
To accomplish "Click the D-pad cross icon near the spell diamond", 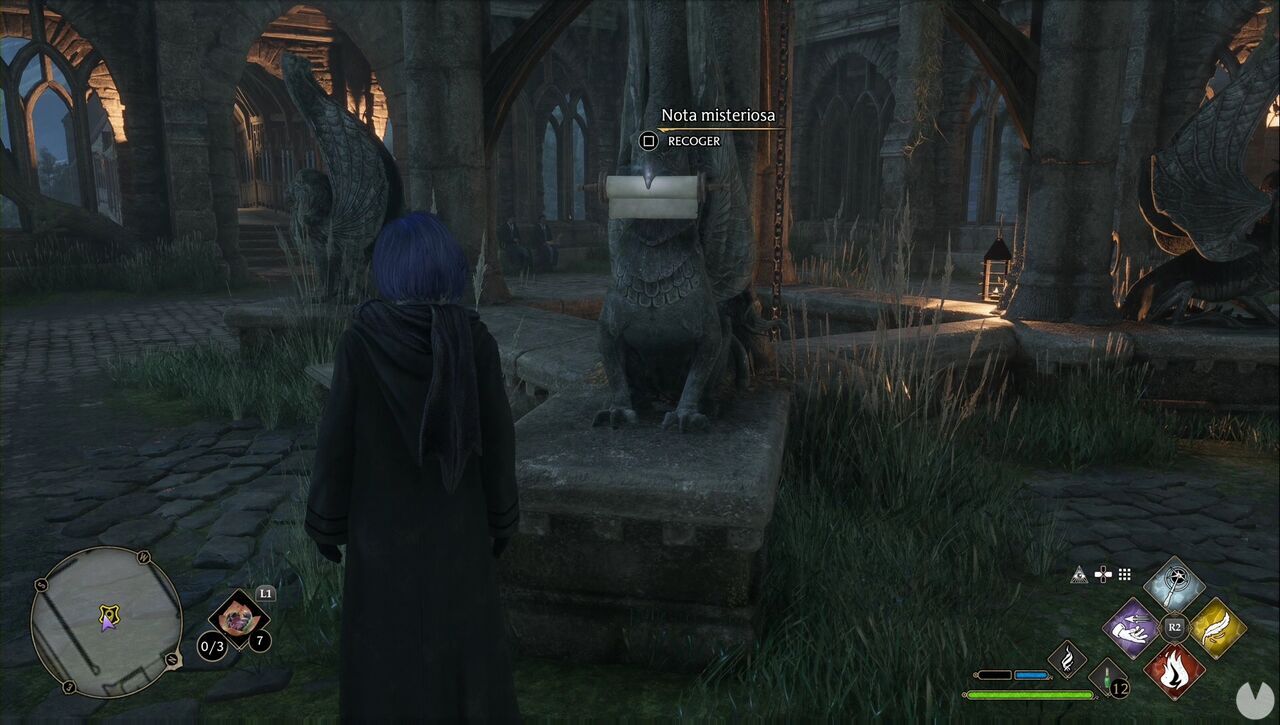I will [1103, 574].
